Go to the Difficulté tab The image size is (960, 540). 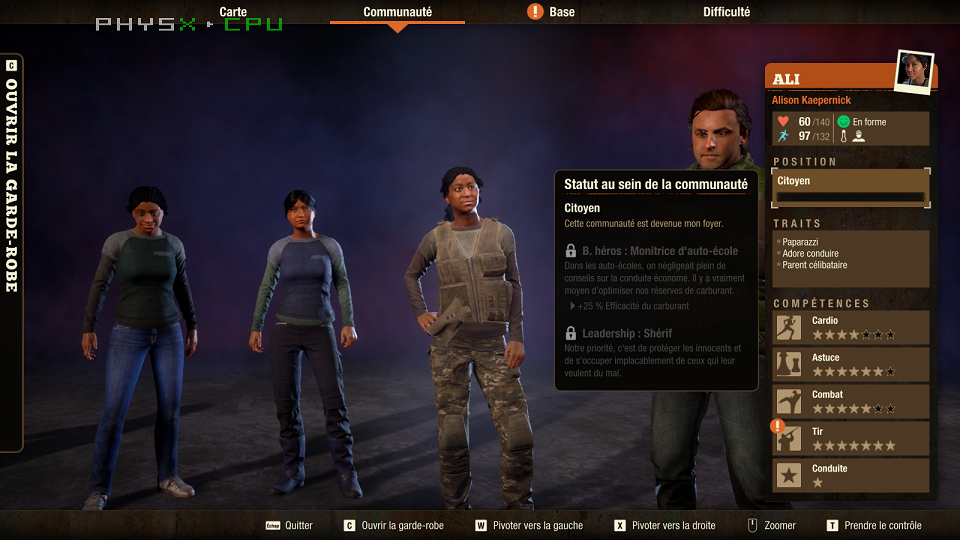click(726, 12)
